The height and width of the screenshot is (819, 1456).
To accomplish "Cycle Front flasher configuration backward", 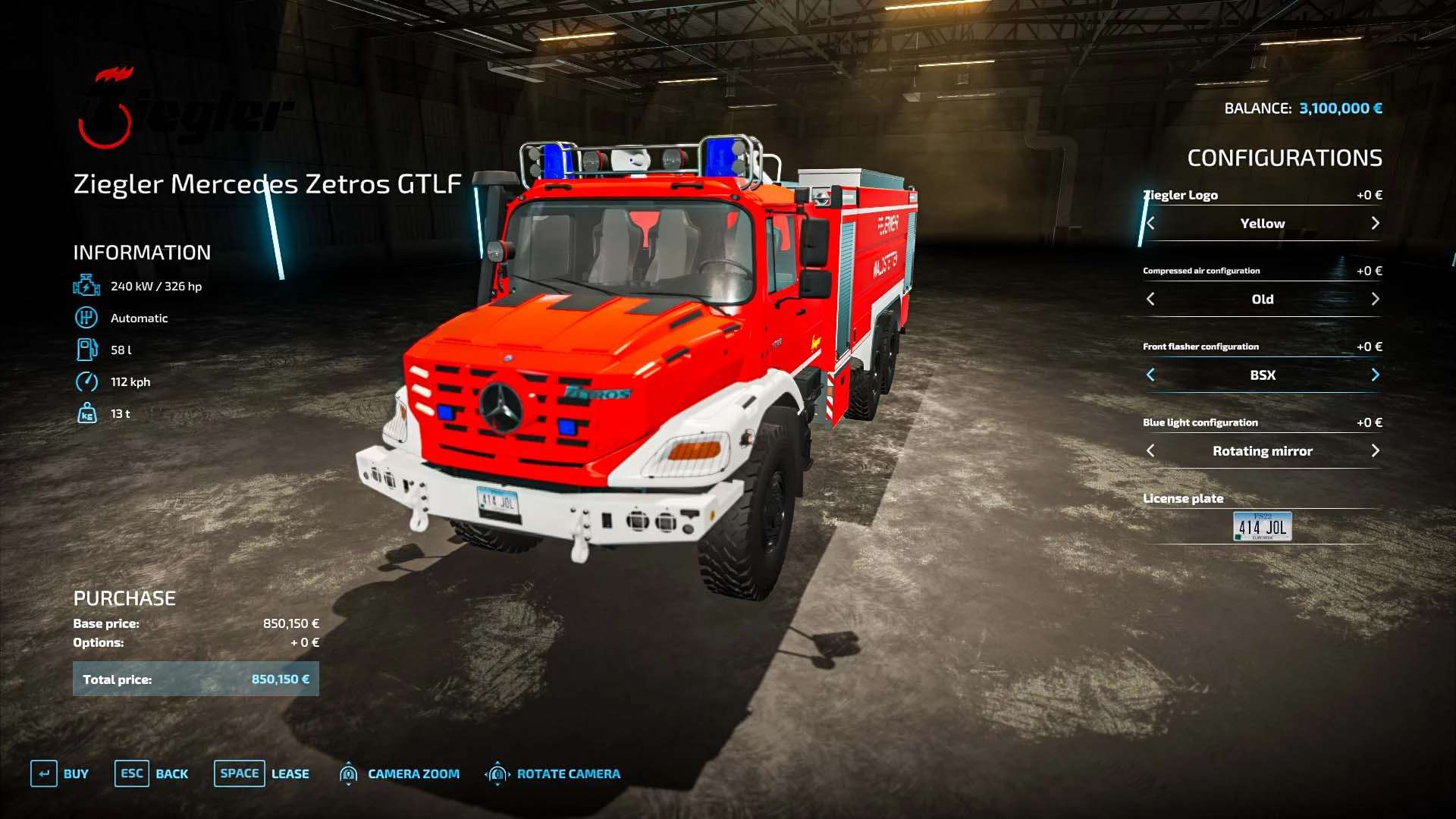I will point(1150,375).
